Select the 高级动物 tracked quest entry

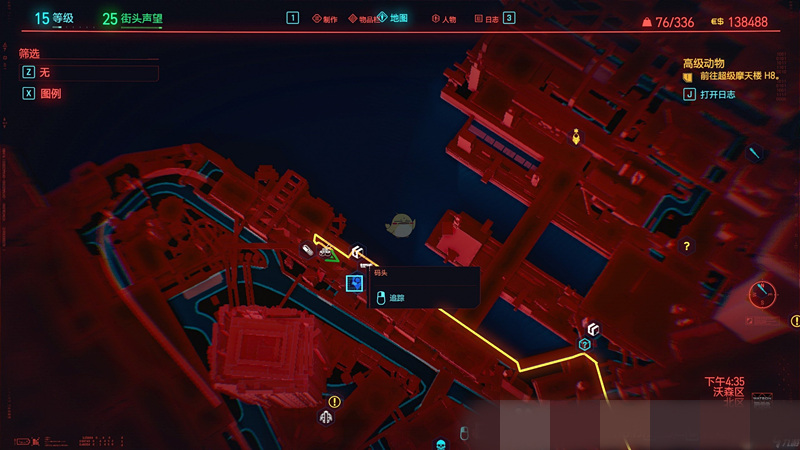click(710, 63)
